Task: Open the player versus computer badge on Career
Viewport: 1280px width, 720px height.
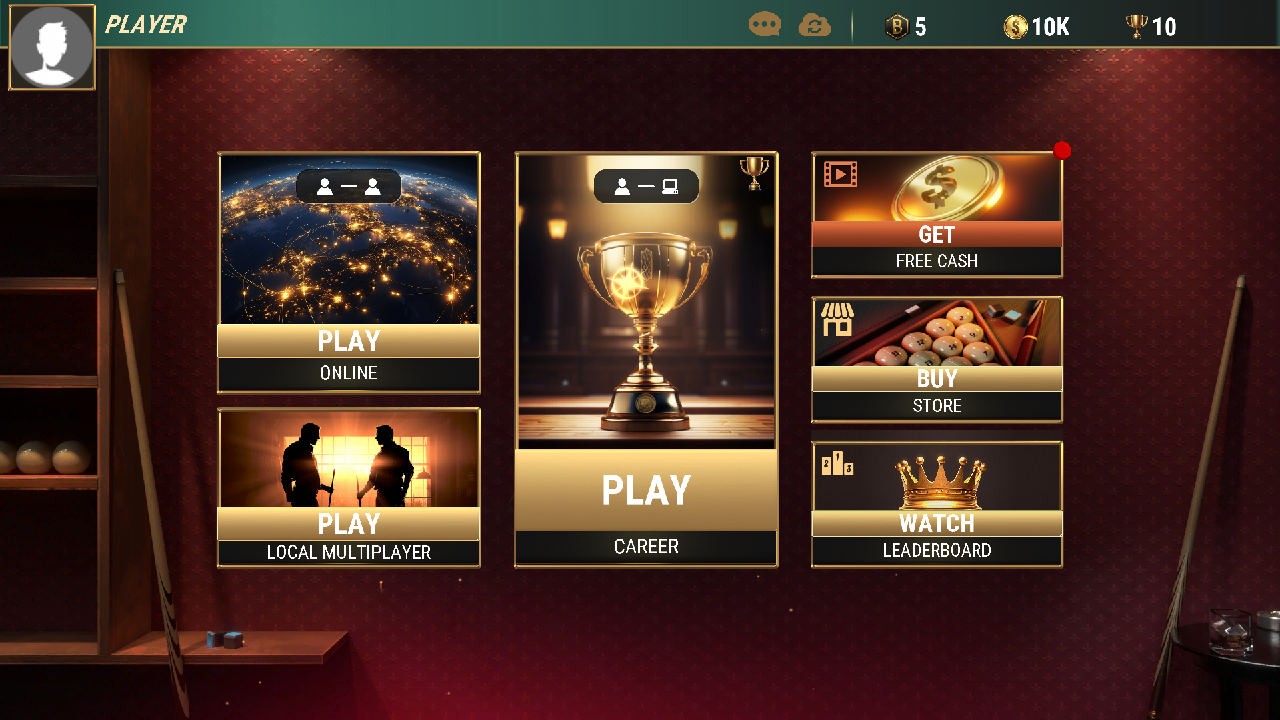Action: click(646, 186)
